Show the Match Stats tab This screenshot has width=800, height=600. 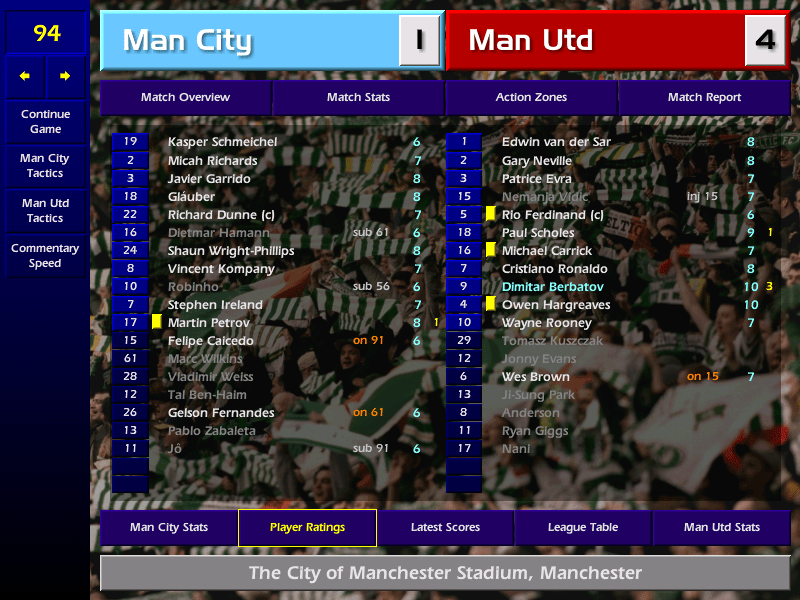358,97
